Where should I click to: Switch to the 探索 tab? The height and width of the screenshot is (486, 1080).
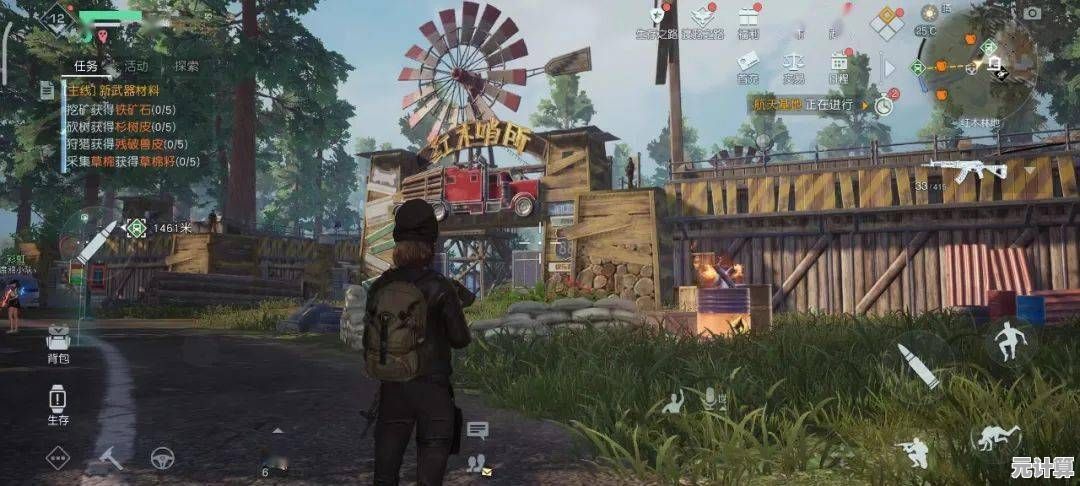click(x=186, y=66)
